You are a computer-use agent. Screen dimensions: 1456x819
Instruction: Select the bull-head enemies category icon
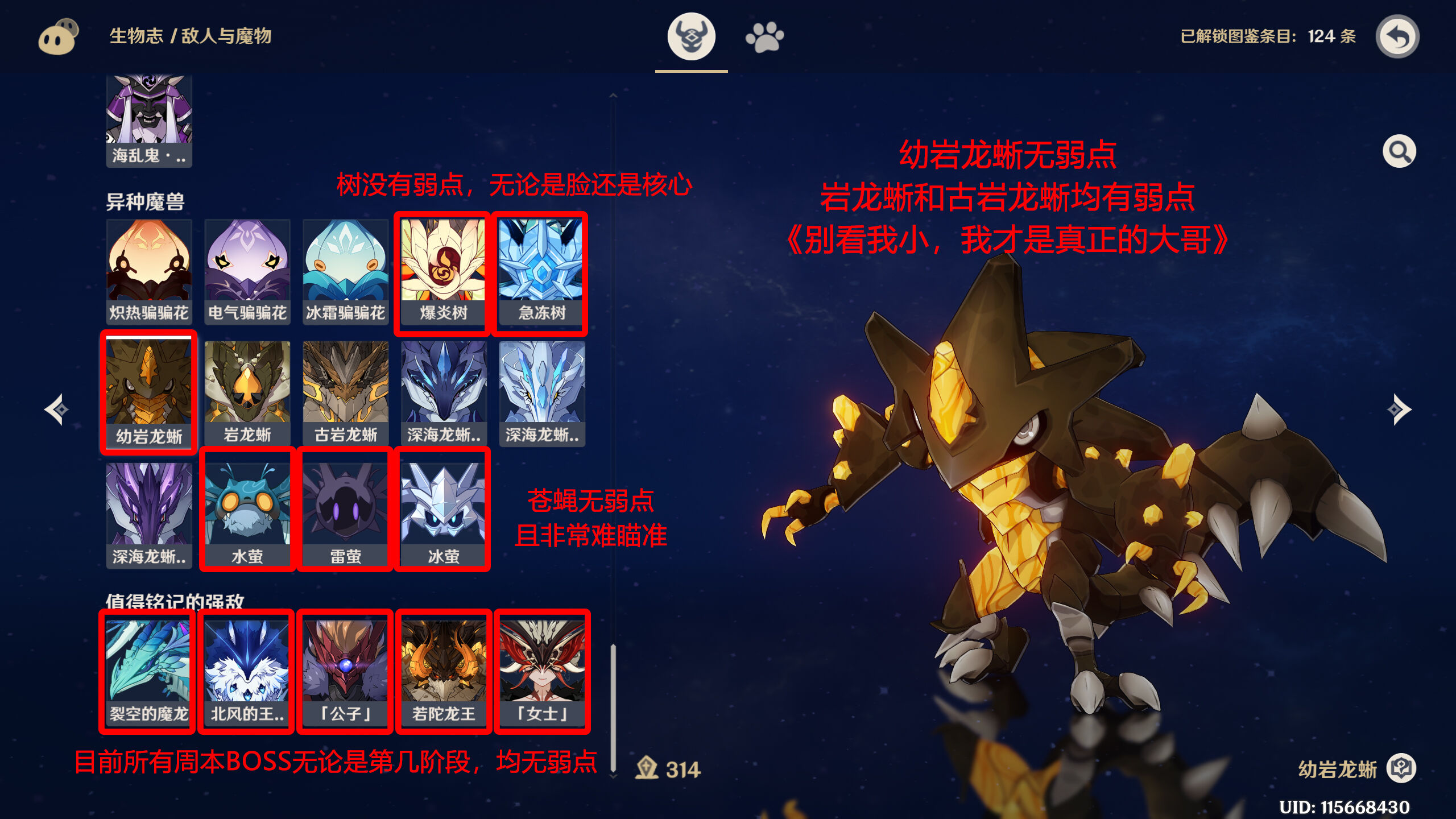click(692, 35)
